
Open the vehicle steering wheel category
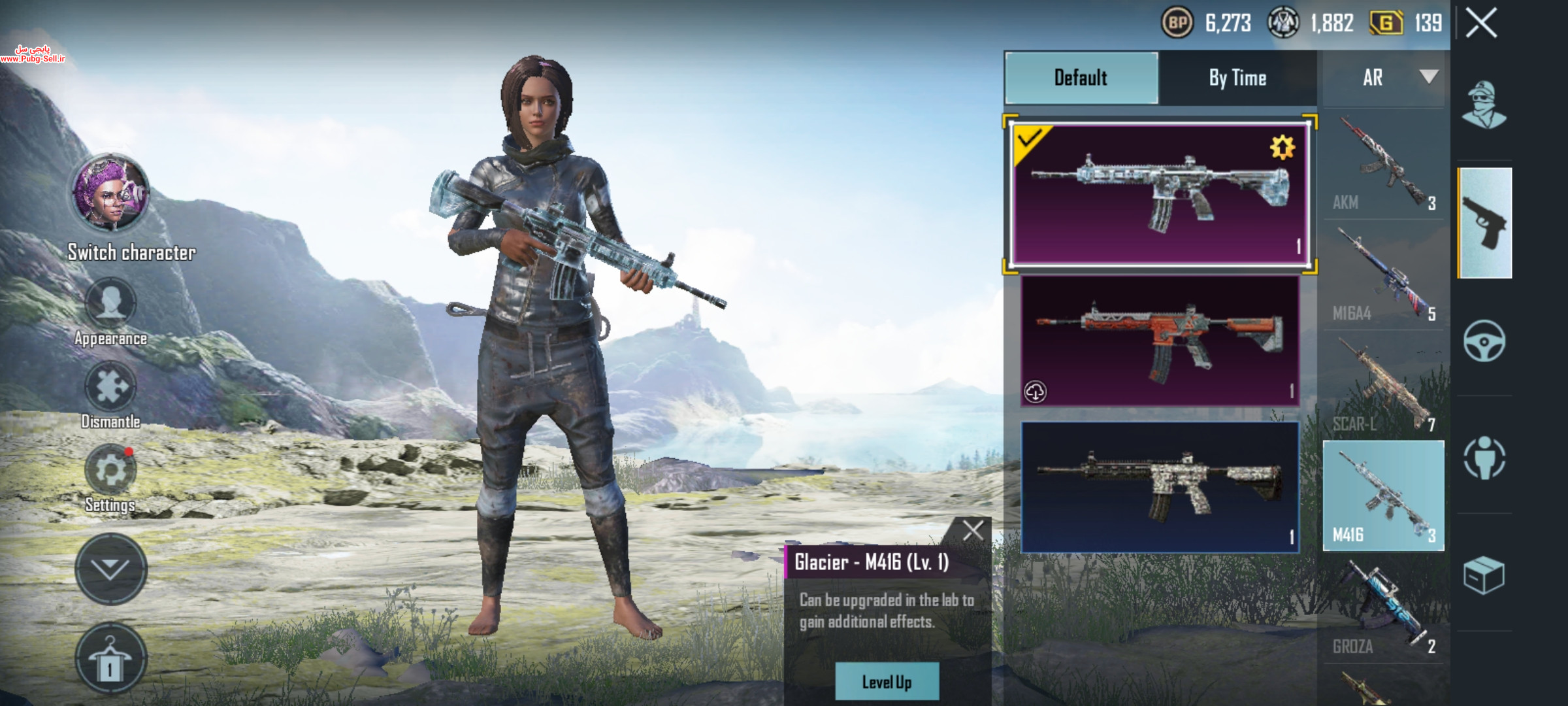[x=1484, y=341]
